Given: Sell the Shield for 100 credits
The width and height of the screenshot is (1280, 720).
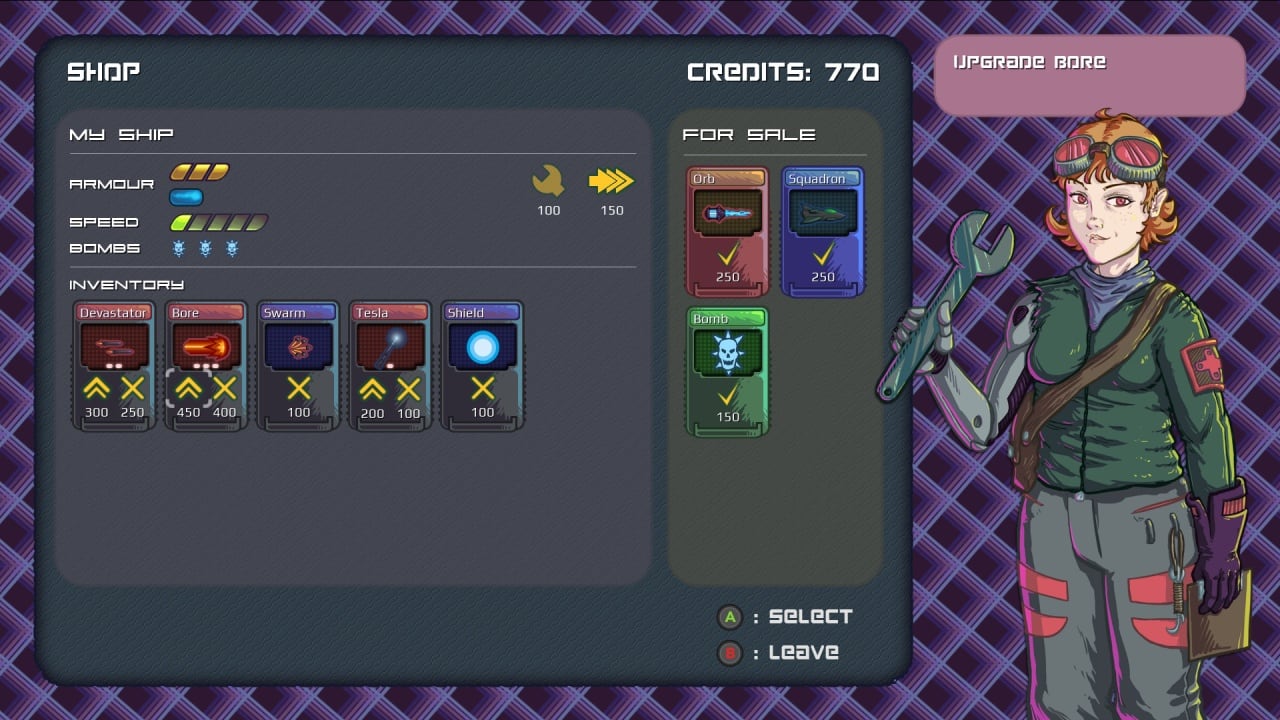Looking at the screenshot, I should [482, 389].
